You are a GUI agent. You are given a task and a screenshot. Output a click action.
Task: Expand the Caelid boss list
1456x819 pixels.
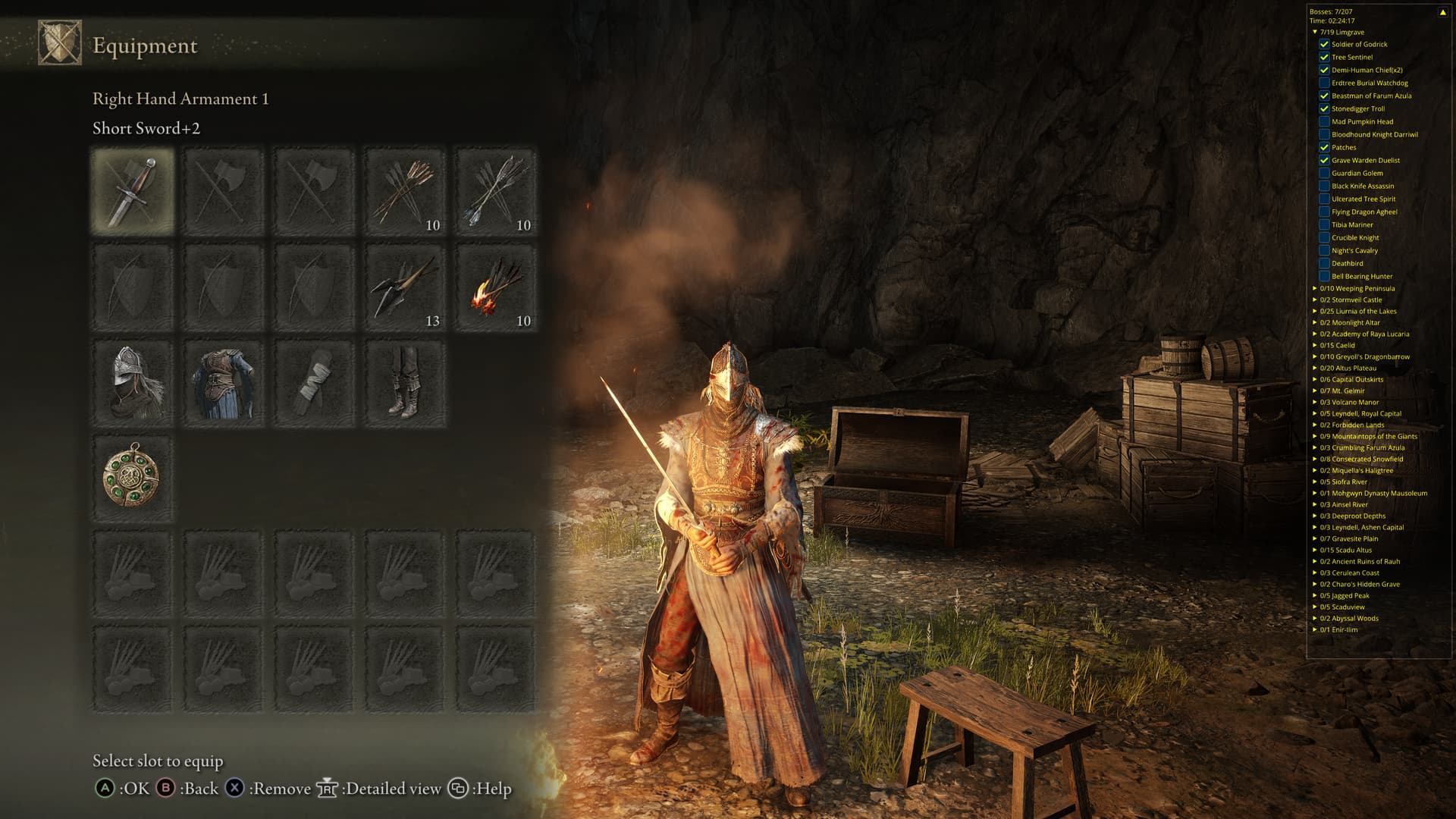[1315, 345]
